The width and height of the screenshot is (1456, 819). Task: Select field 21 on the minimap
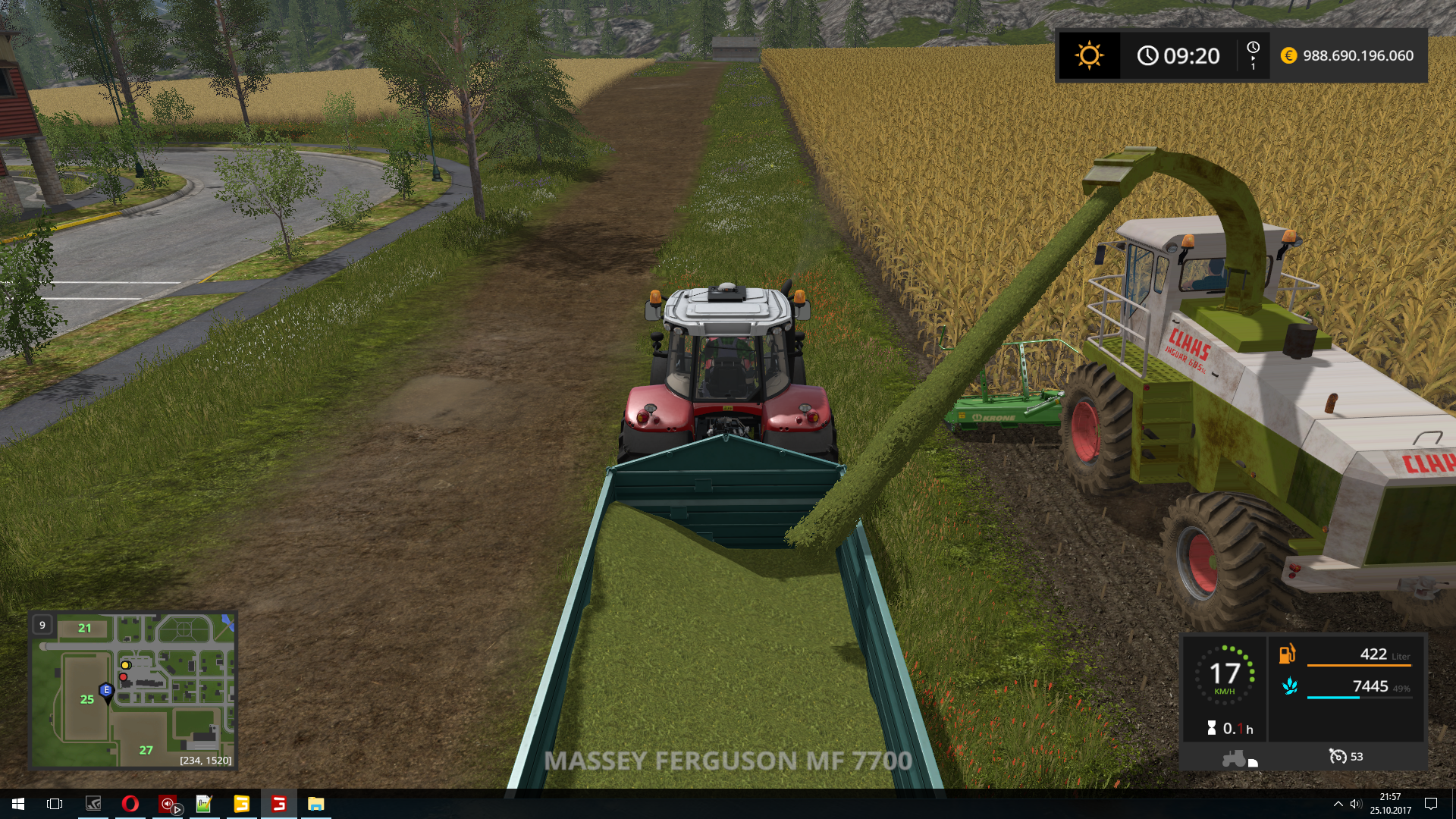click(x=85, y=628)
